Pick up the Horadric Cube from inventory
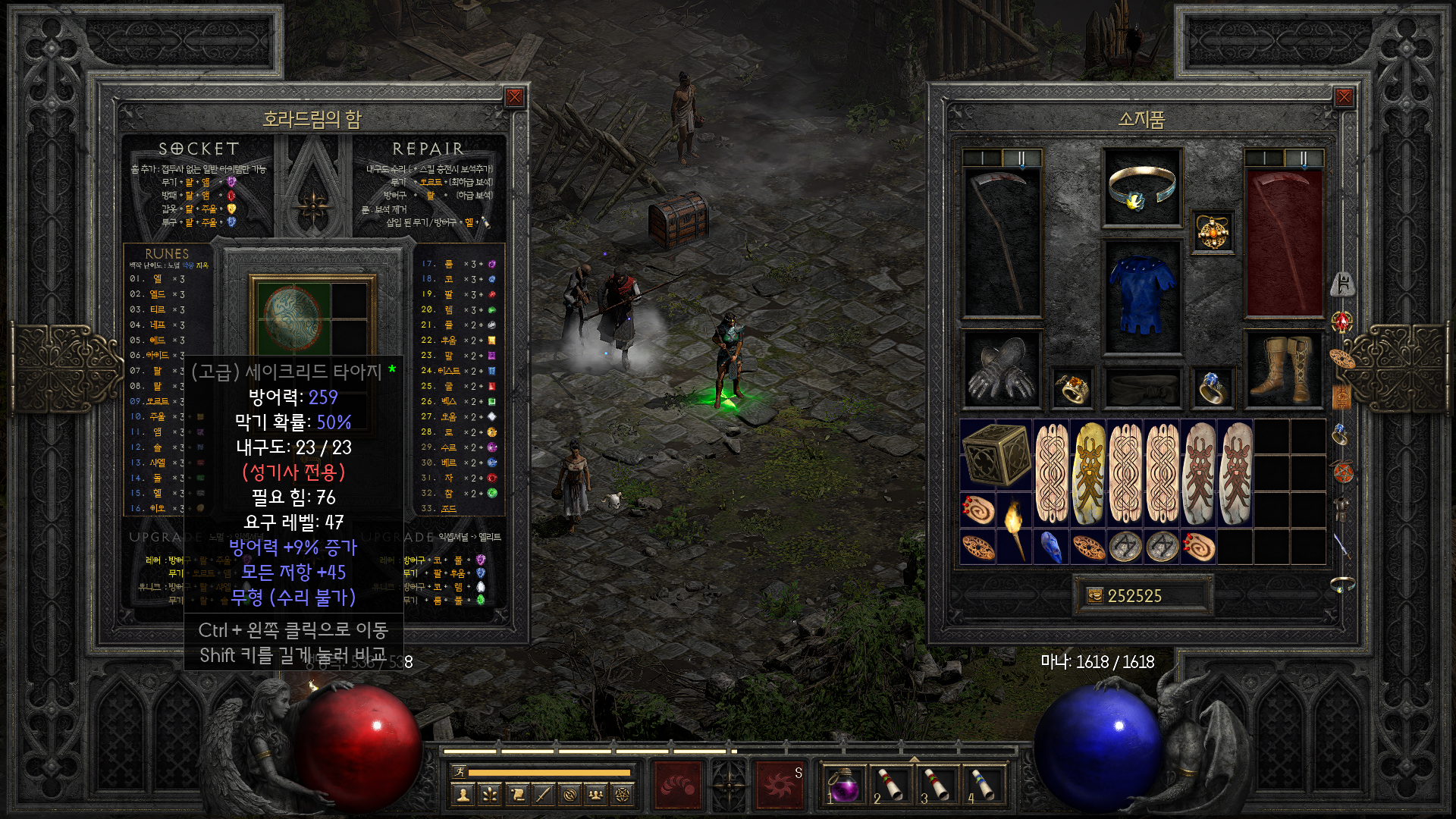The width and height of the screenshot is (1456, 819). 996,453
